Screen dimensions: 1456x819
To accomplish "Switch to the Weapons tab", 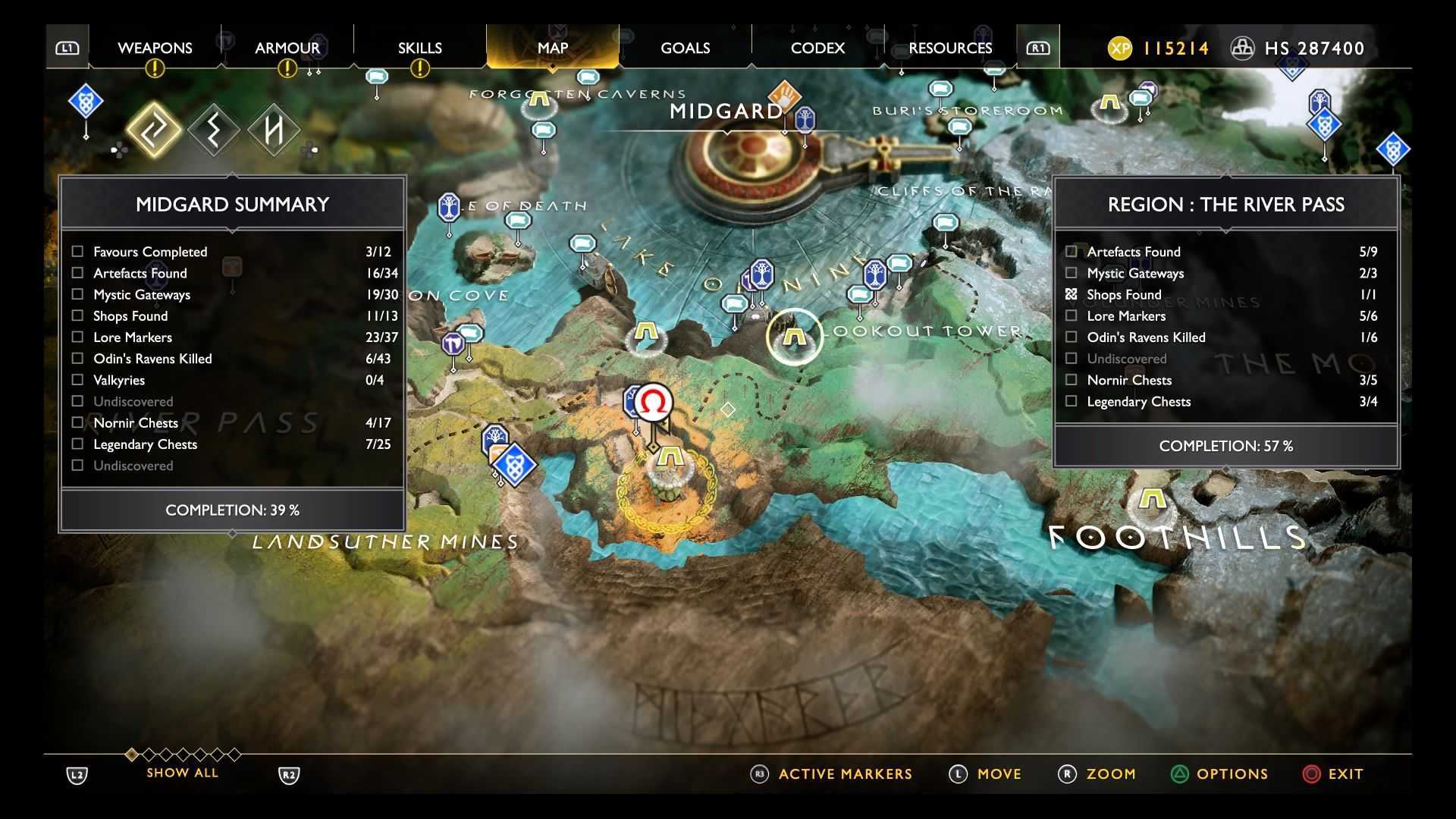I will click(155, 48).
